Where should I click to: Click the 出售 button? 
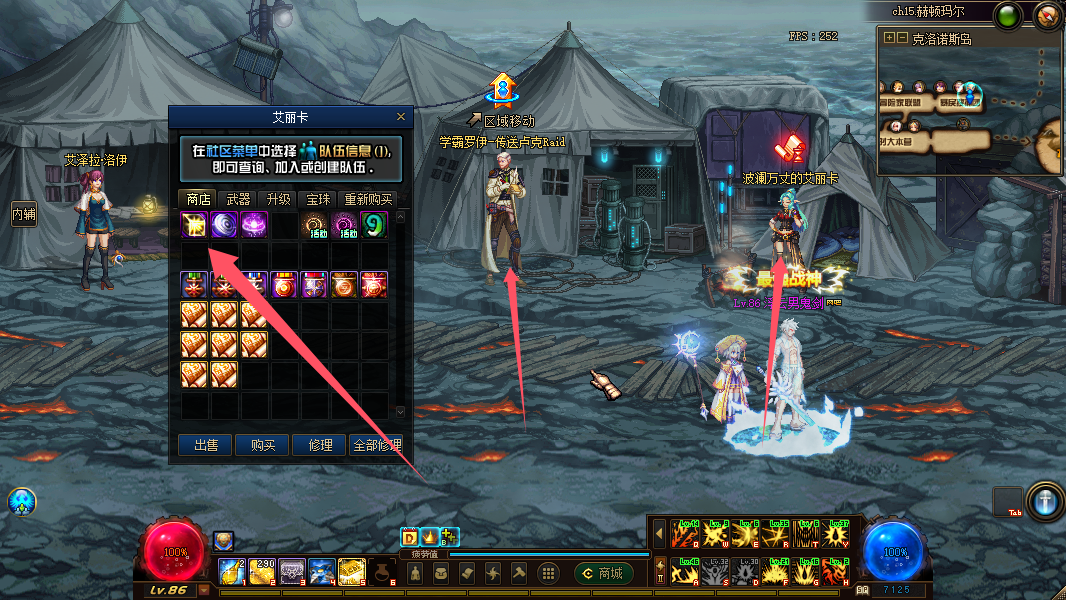(x=206, y=445)
